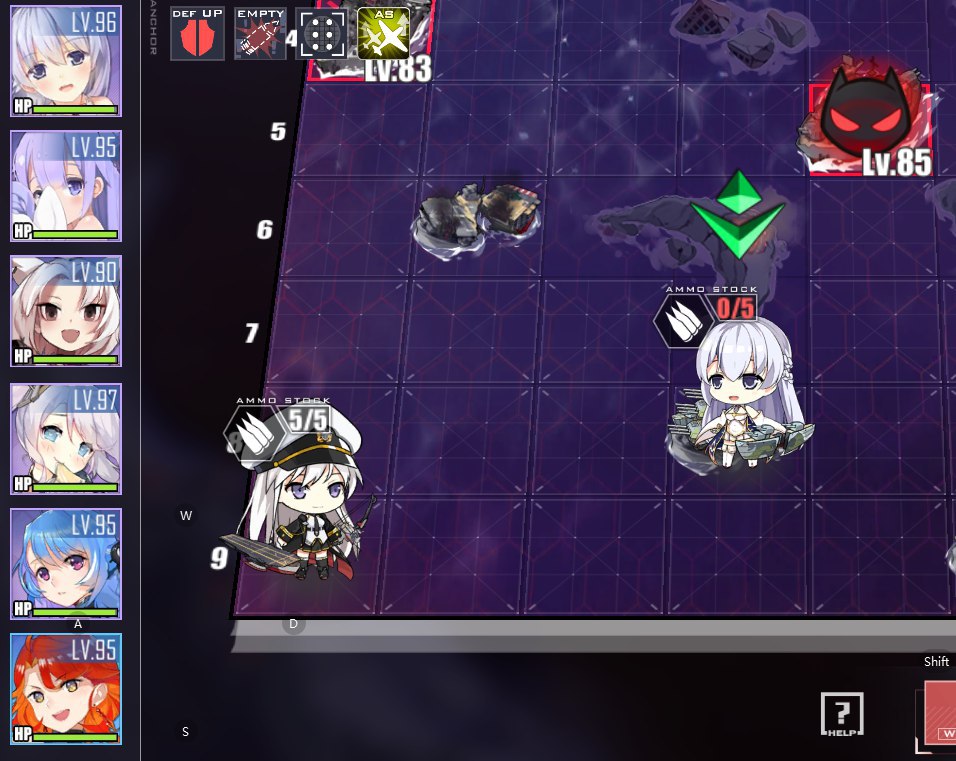View the EMPTY ammo status icon

tap(260, 34)
